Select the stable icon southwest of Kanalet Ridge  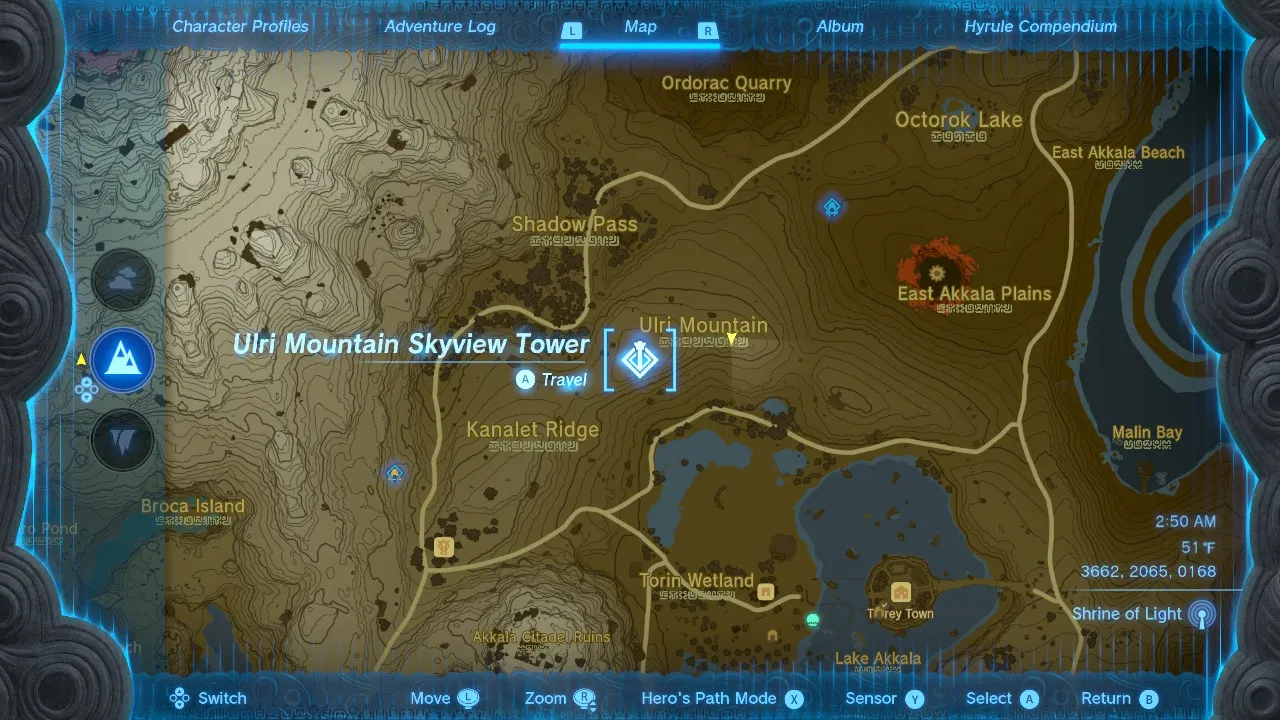445,547
